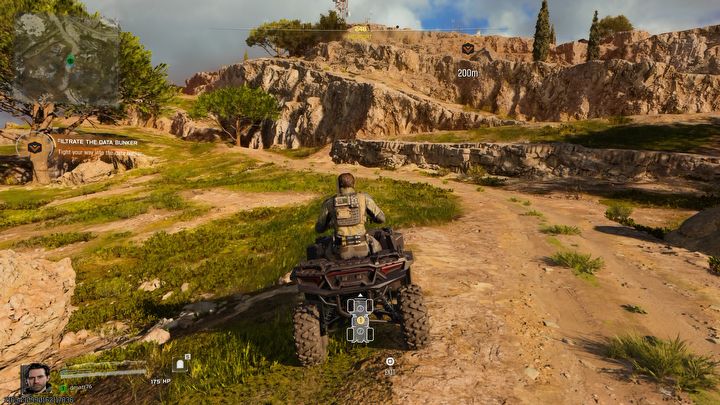
Task: Click the objective waypoint marker showing 200m
Action: pyautogui.click(x=467, y=49)
